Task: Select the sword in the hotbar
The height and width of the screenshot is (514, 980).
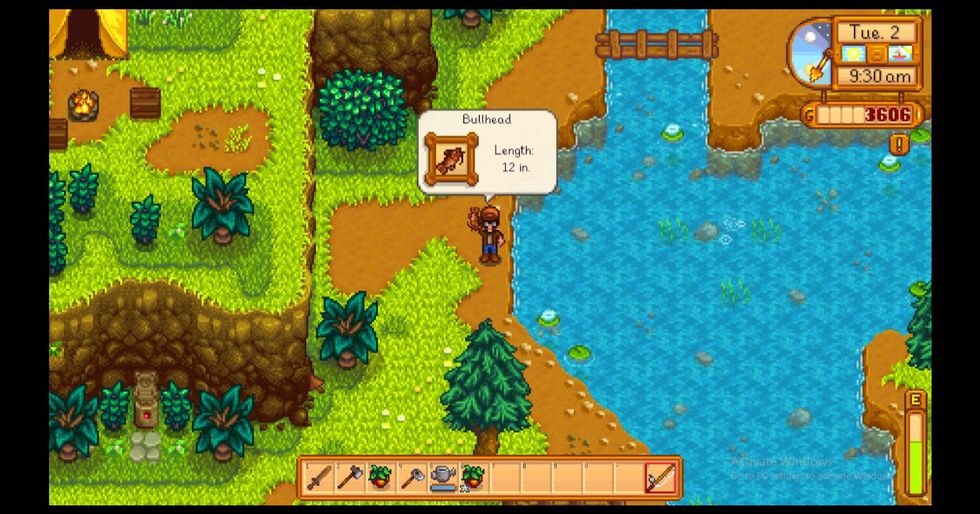Action: (x=318, y=478)
